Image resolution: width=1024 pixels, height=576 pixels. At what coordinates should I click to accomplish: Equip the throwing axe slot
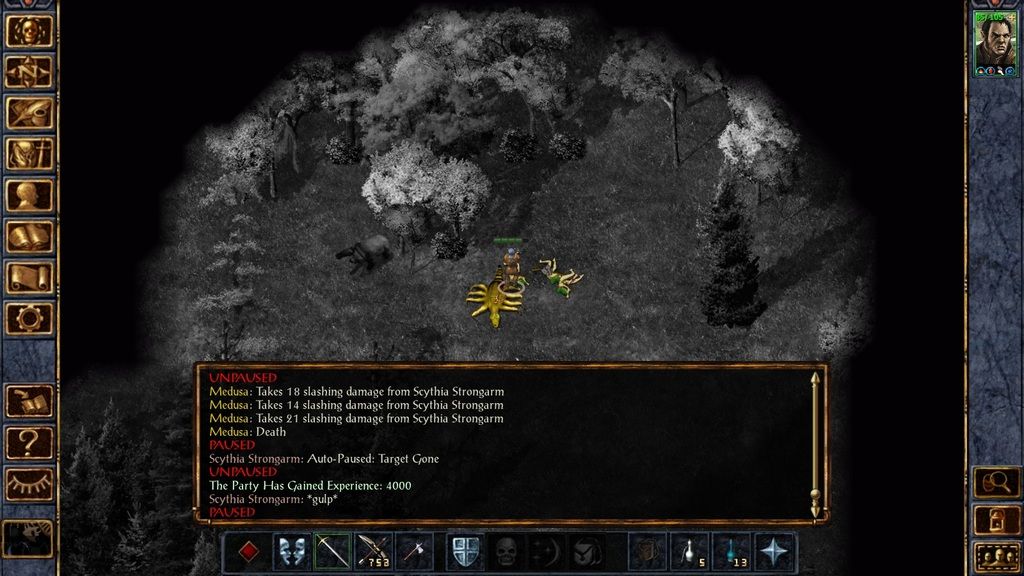point(413,552)
